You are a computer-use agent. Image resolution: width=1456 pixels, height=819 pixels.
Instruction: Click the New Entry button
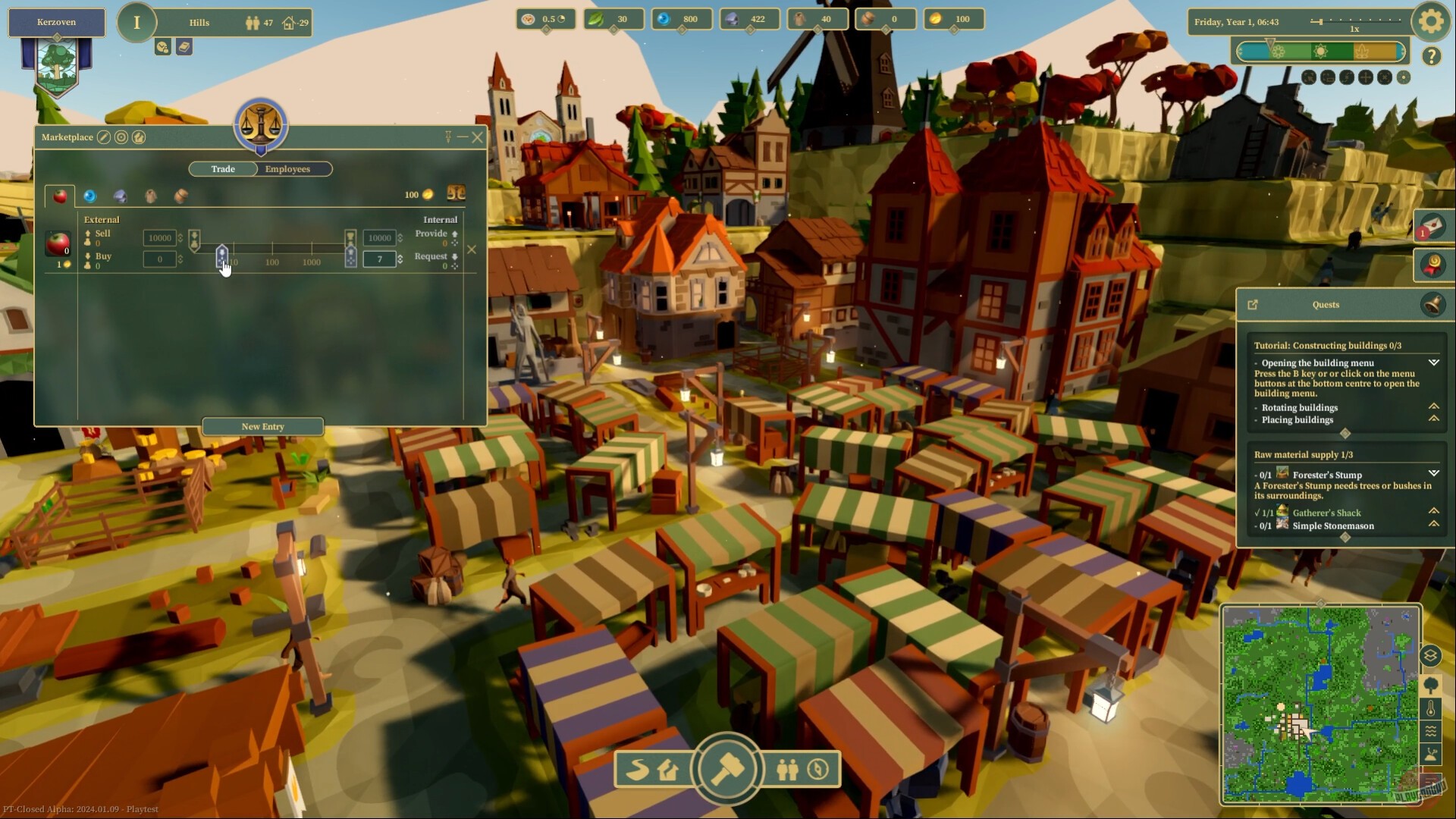pyautogui.click(x=262, y=426)
